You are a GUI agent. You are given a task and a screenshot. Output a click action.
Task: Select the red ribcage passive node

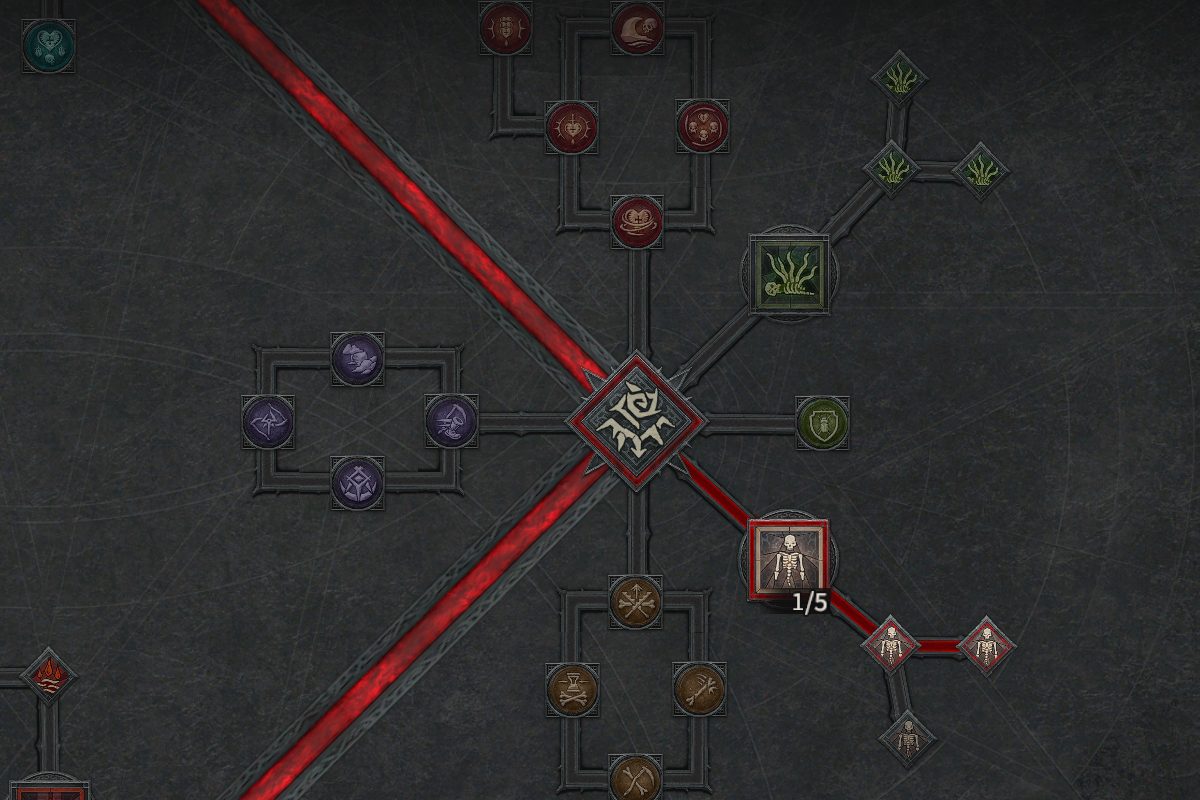pyautogui.click(x=506, y=27)
